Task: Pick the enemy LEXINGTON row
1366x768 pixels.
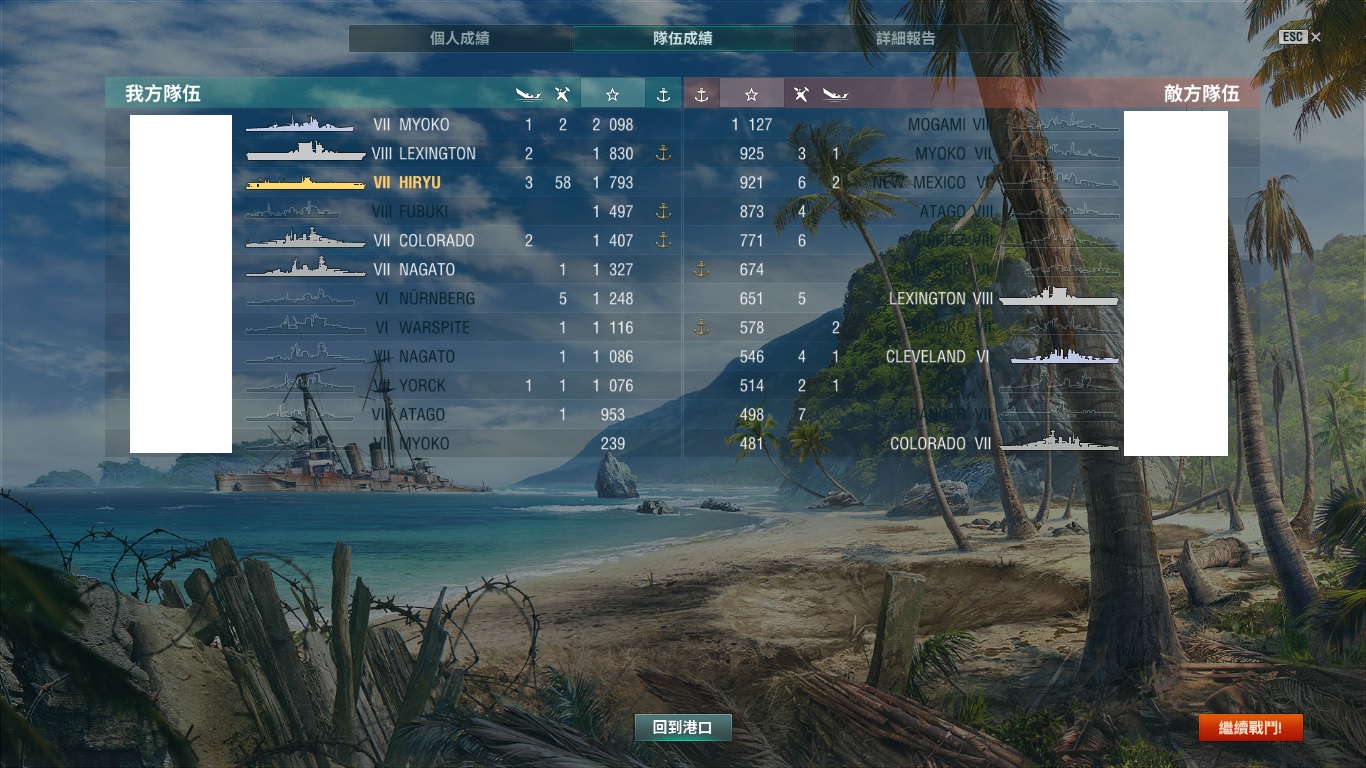Action: 927,299
